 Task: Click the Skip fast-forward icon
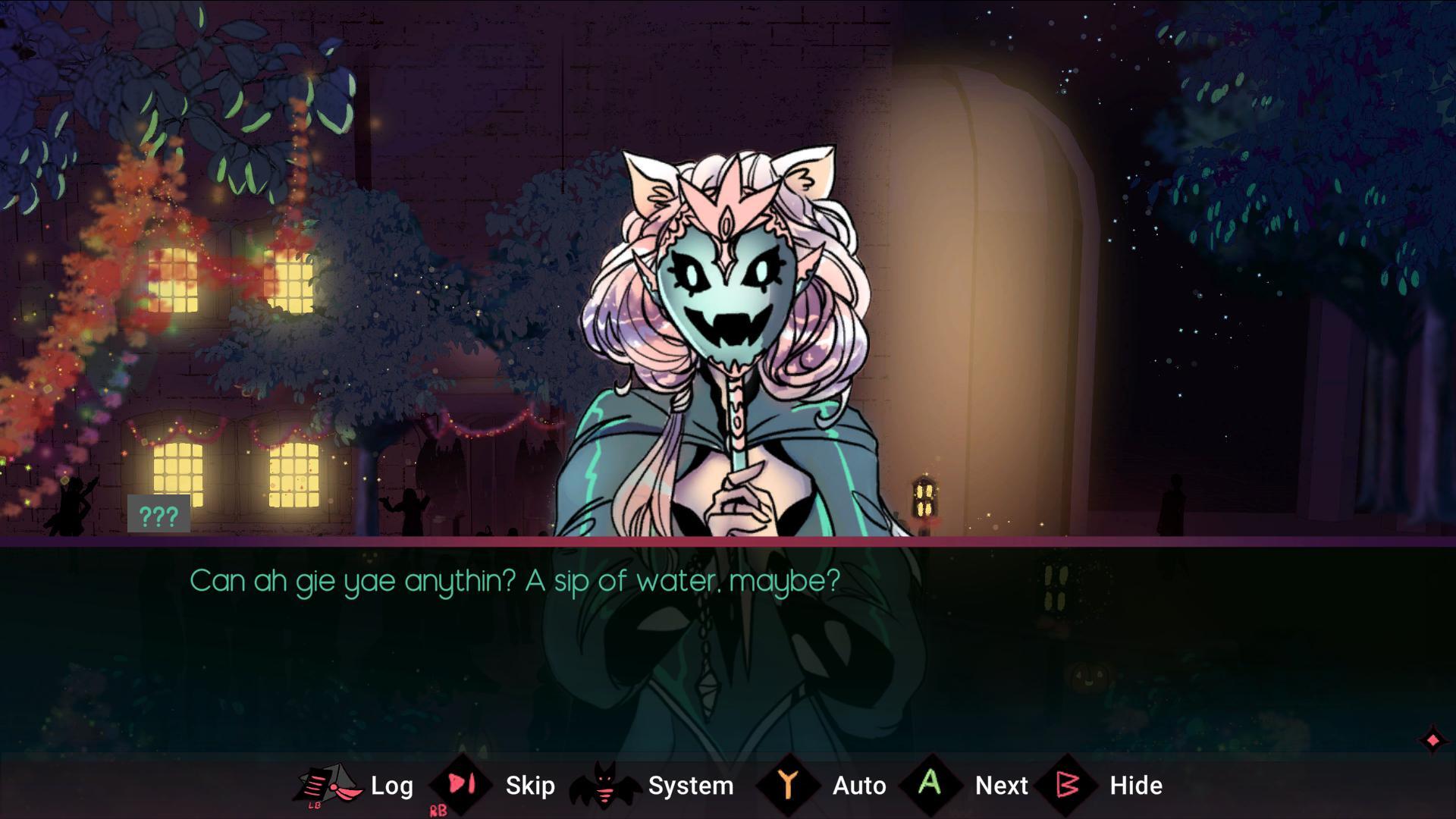point(460,785)
